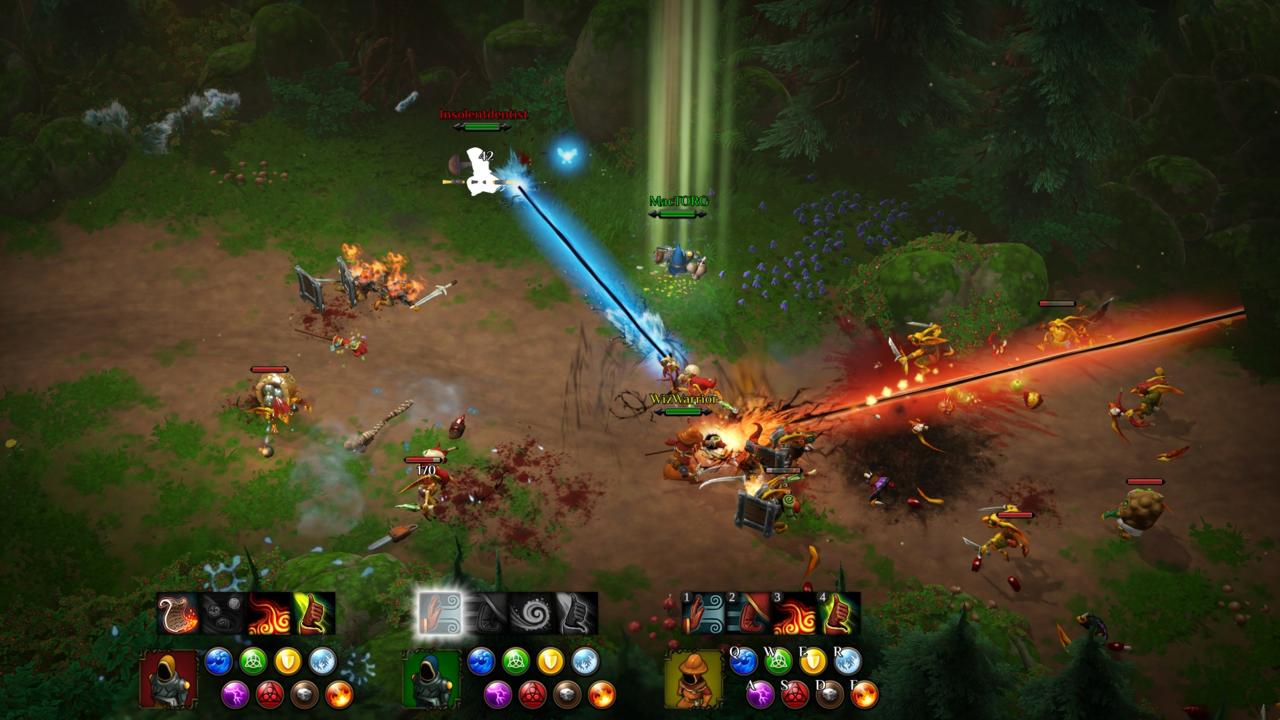1280x720 pixels.
Task: Select the glowing highlighted wind push magick
Action: click(440, 613)
